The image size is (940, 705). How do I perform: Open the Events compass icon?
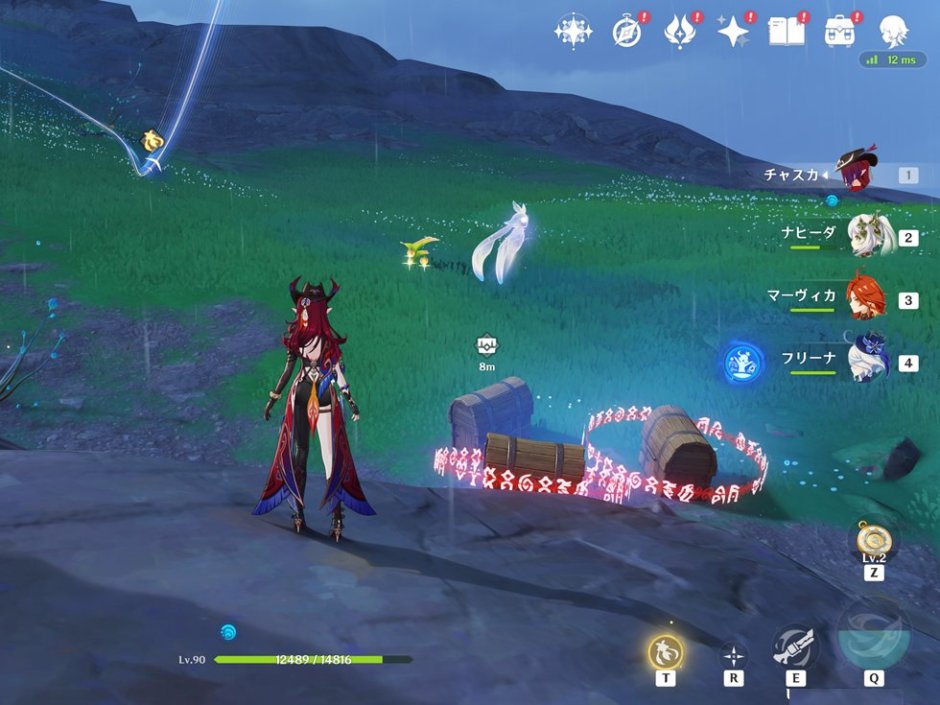tap(627, 31)
